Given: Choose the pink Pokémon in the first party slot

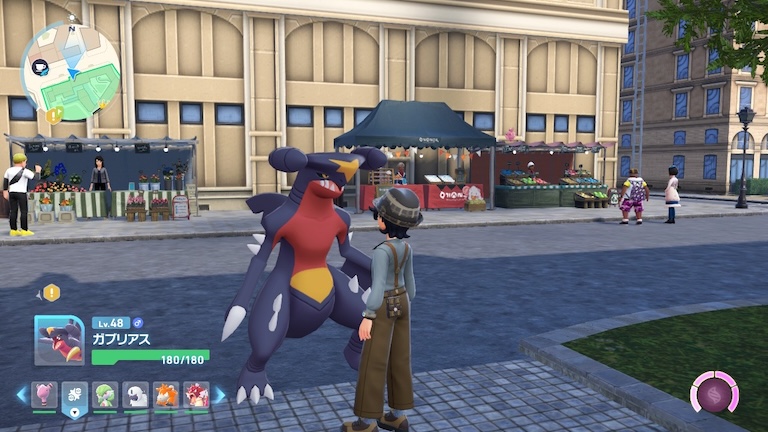Looking at the screenshot, I should click(x=44, y=395).
